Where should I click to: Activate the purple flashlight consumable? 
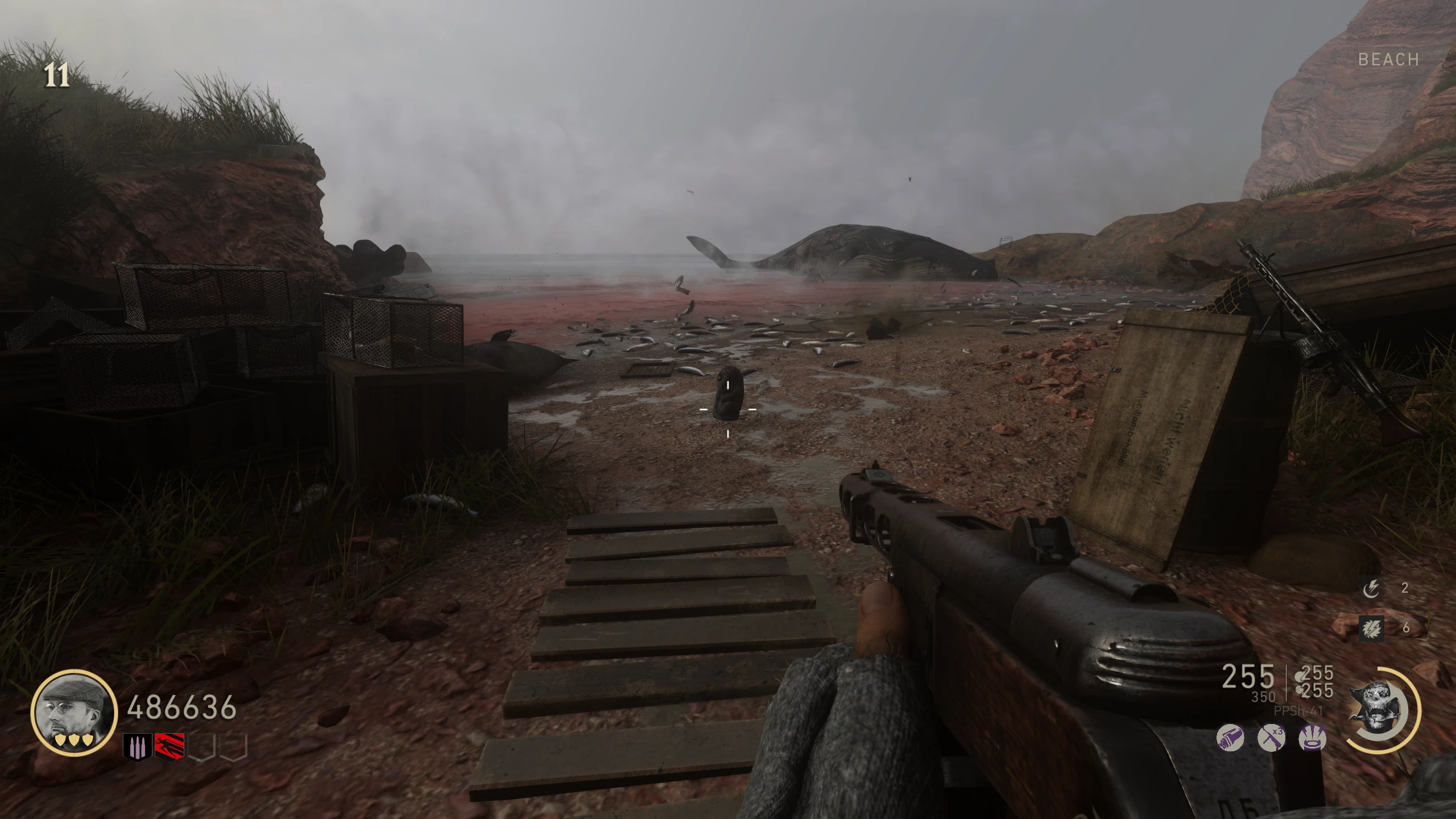point(1230,739)
